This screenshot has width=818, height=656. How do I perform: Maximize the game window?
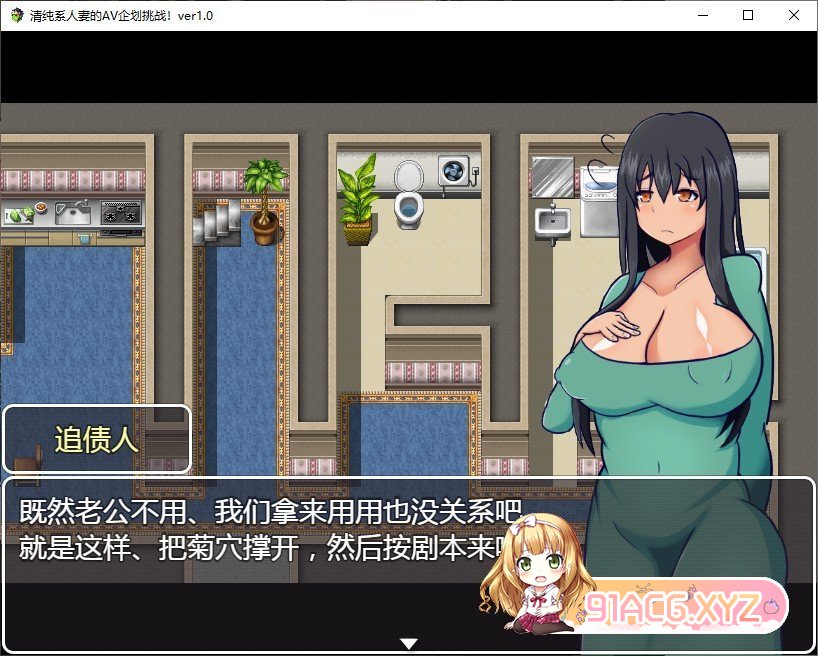click(x=748, y=15)
